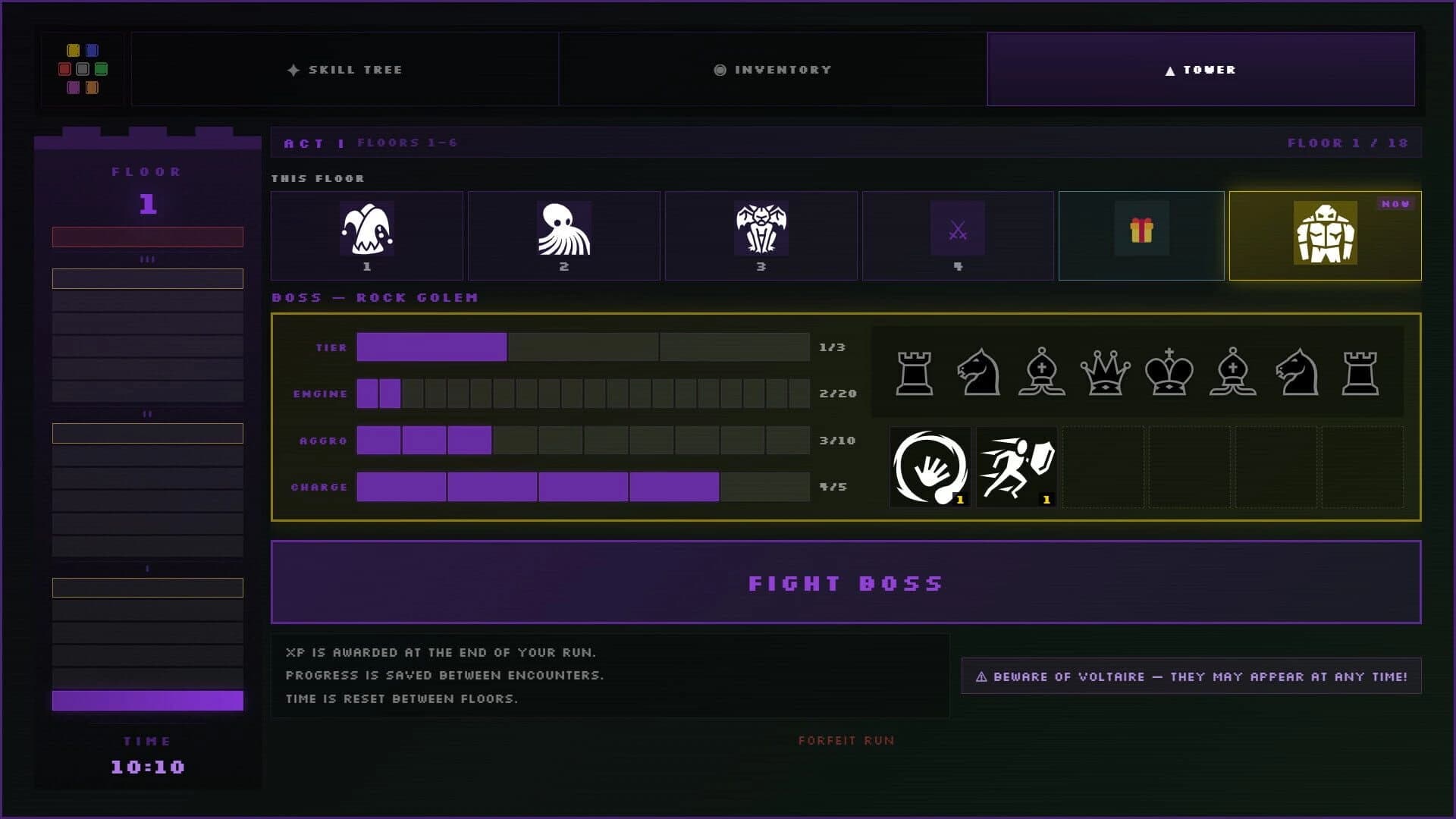Image resolution: width=1456 pixels, height=819 pixels.
Task: Open the INVENTORY tab
Action: (773, 69)
